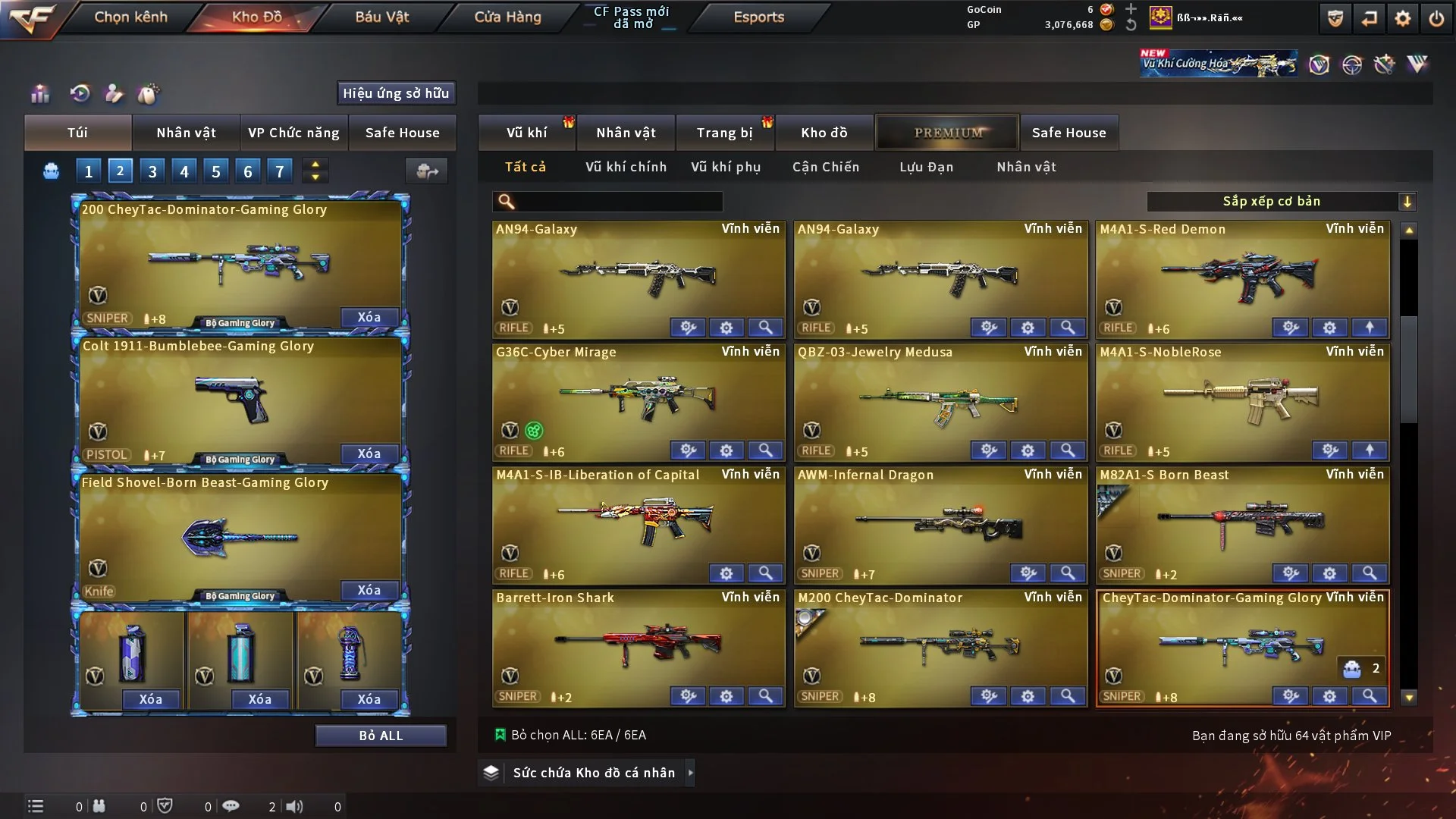Open the Cửa Hàng shop menu

click(x=507, y=17)
